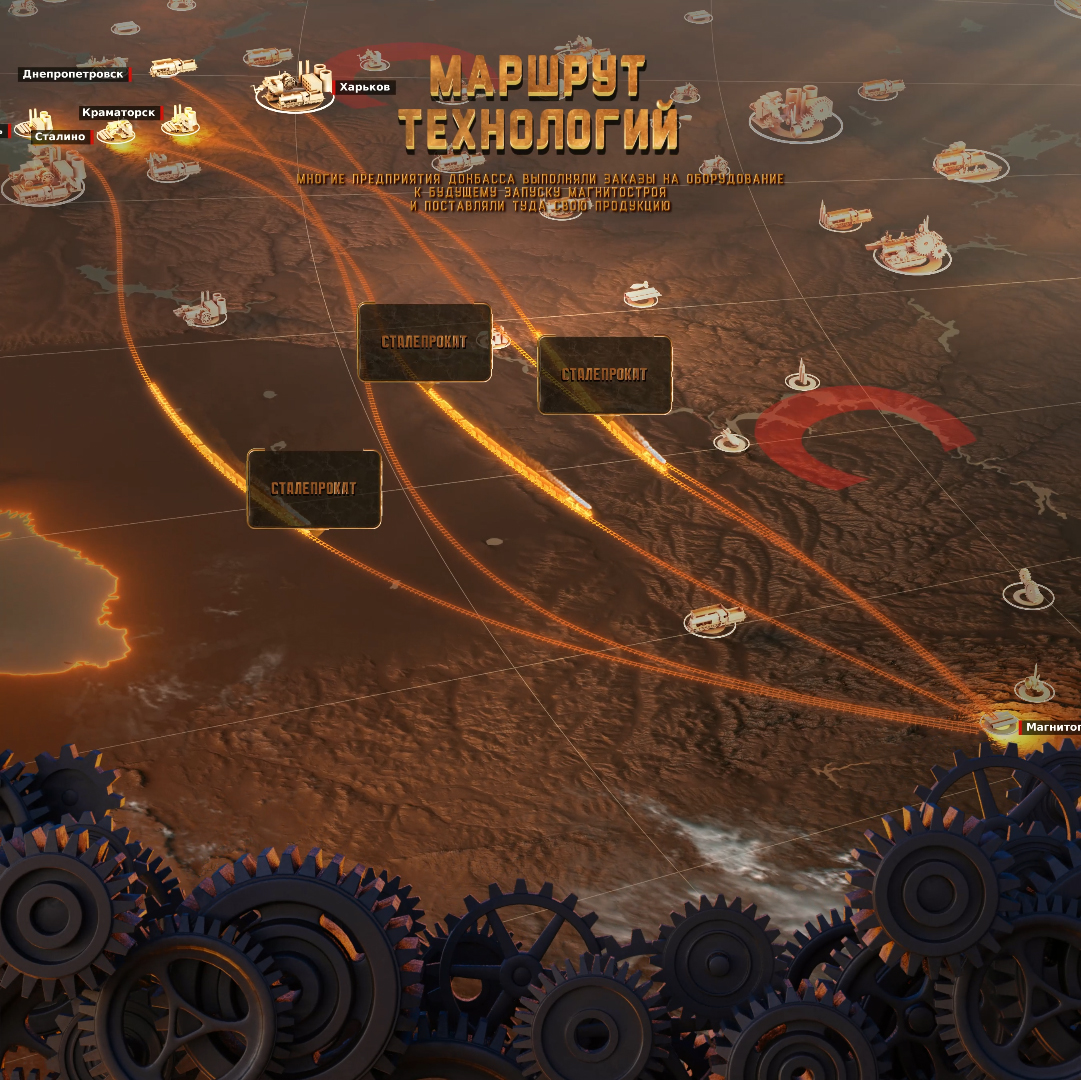This screenshot has width=1081, height=1080.
Task: Select the Магнитогорск destination label
Action: tap(1051, 727)
